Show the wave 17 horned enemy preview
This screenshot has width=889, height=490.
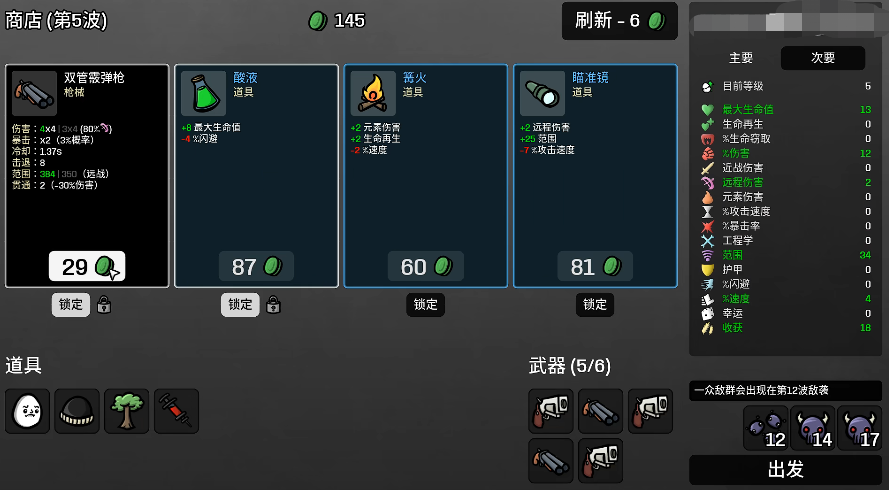click(x=860, y=428)
